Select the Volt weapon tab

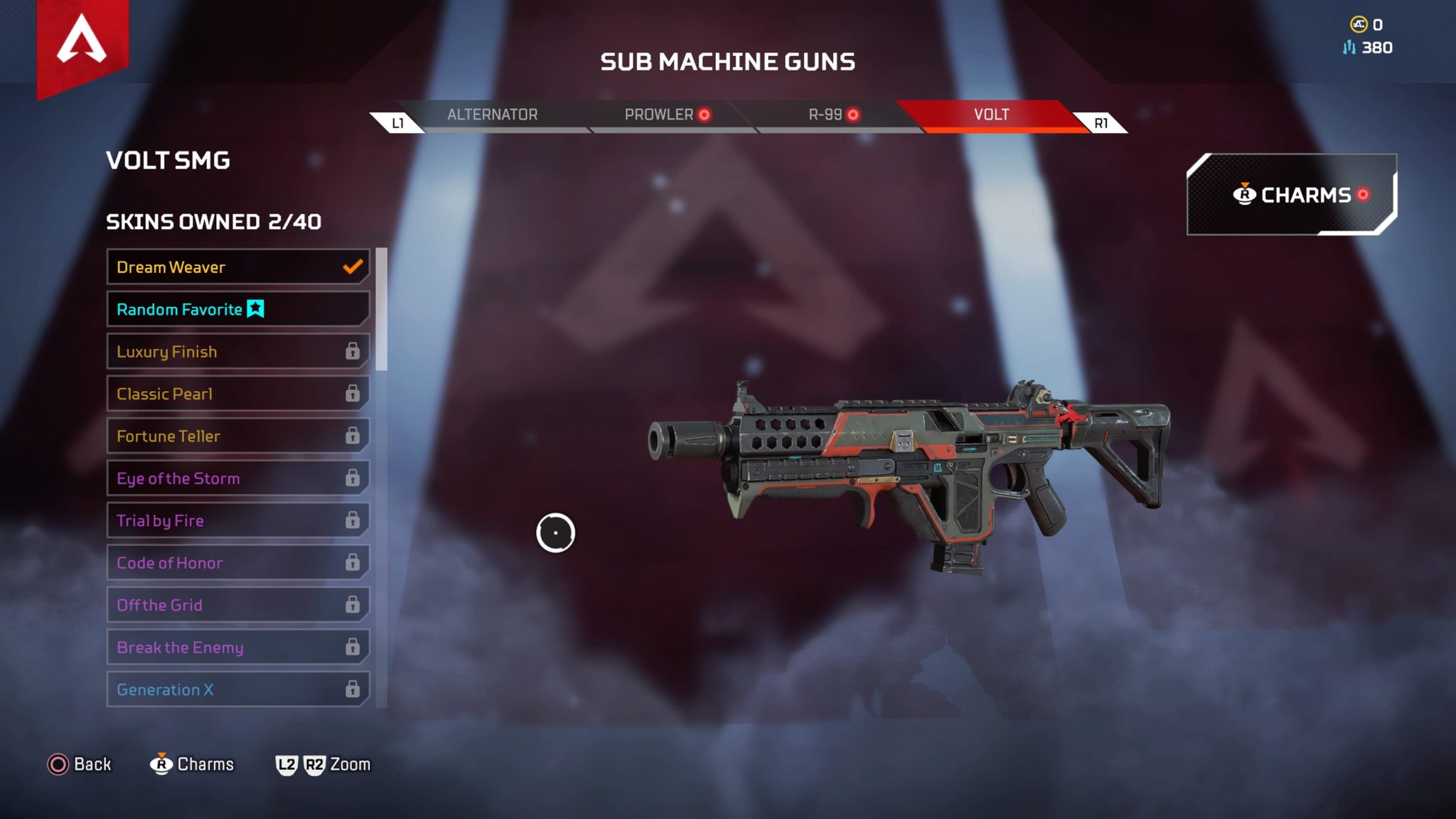point(991,115)
